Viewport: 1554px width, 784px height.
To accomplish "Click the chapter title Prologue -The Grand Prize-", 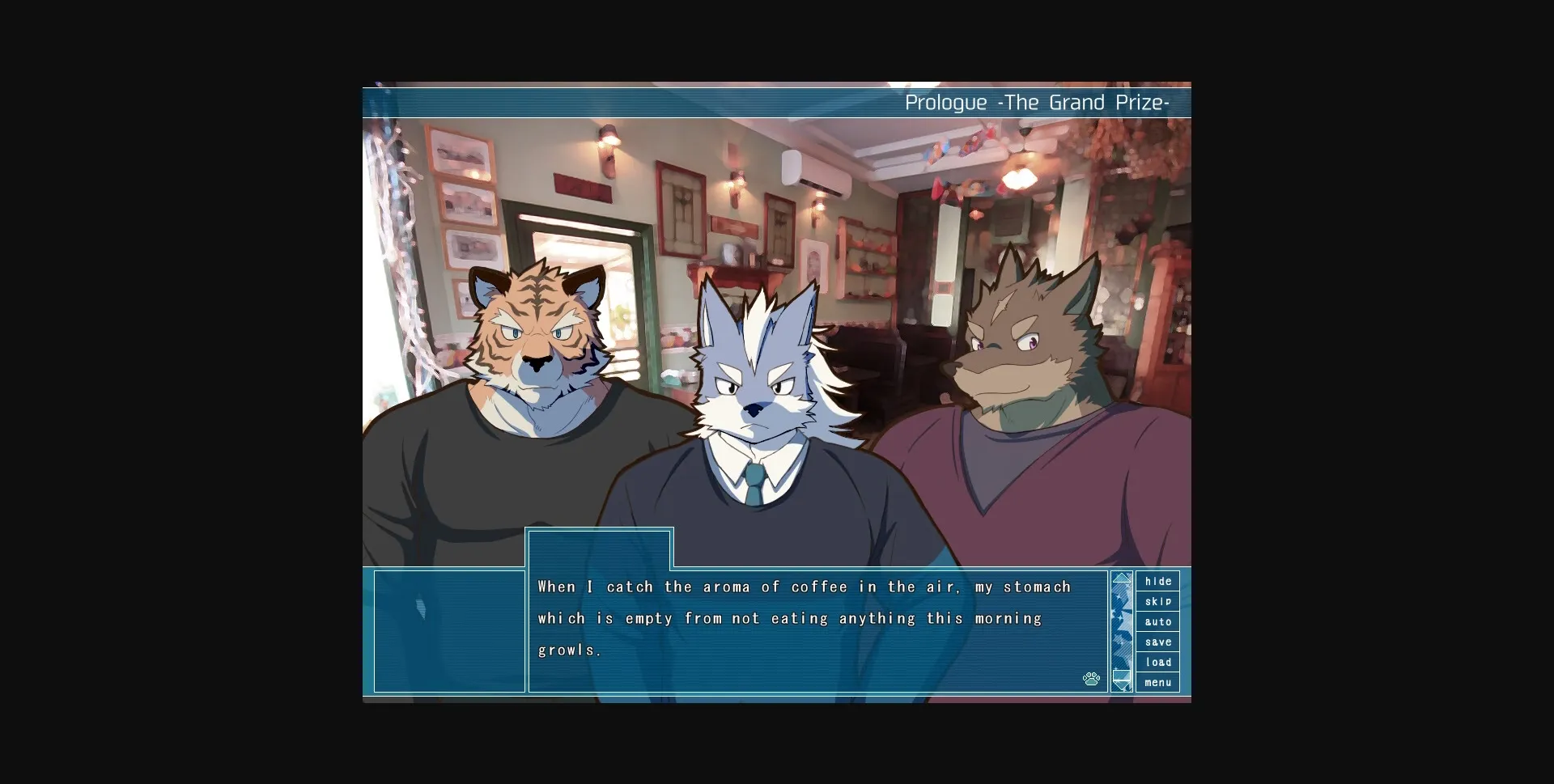I will 1037,102.
